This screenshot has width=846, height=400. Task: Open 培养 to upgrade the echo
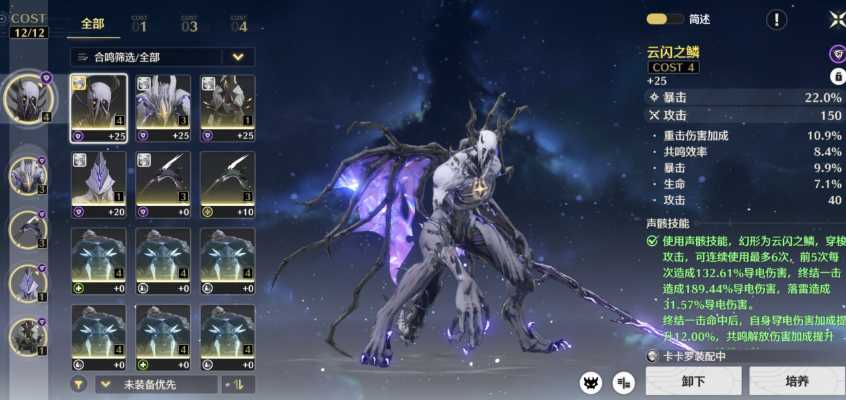tap(796, 381)
